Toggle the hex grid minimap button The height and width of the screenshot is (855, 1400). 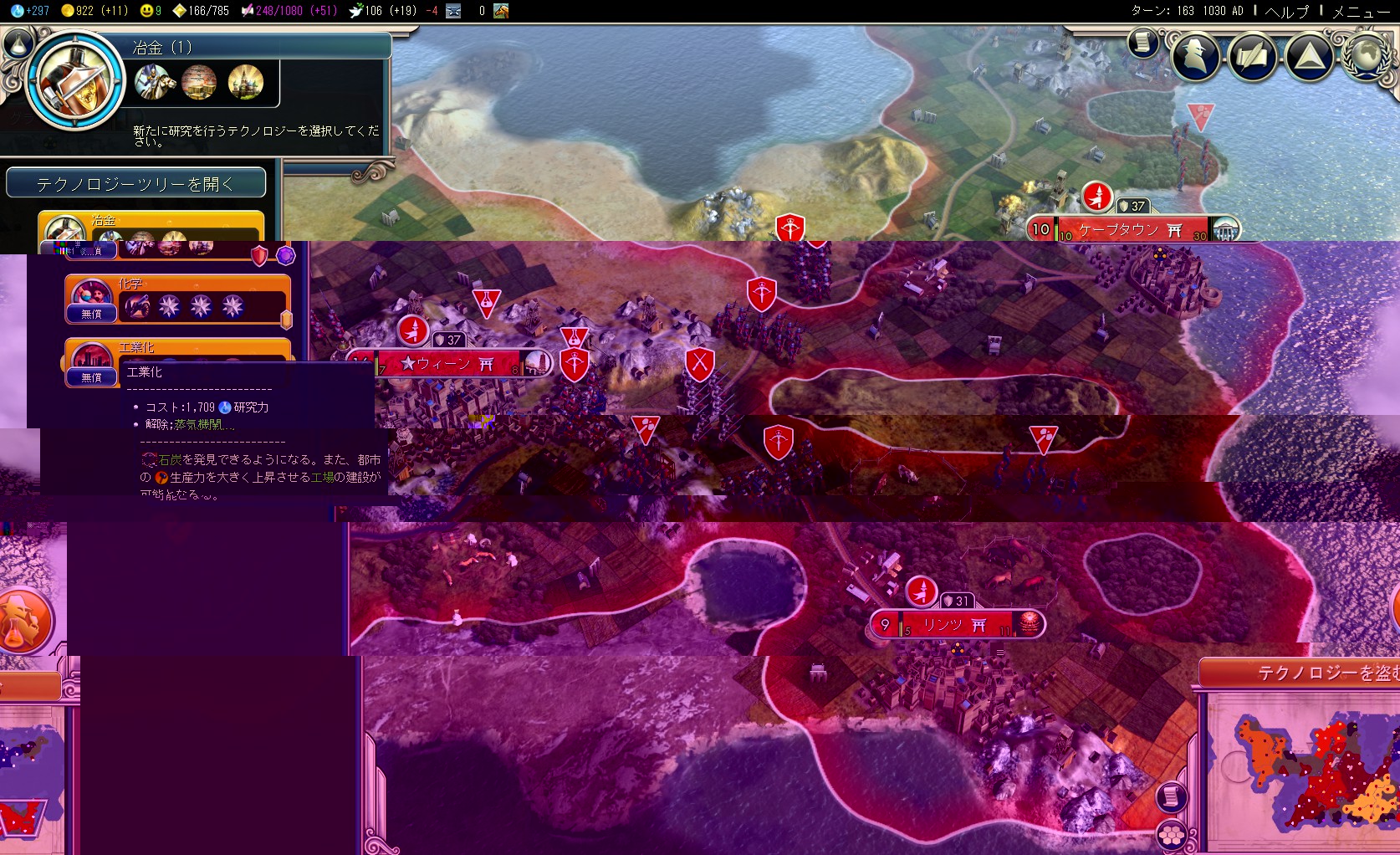coord(1171,834)
